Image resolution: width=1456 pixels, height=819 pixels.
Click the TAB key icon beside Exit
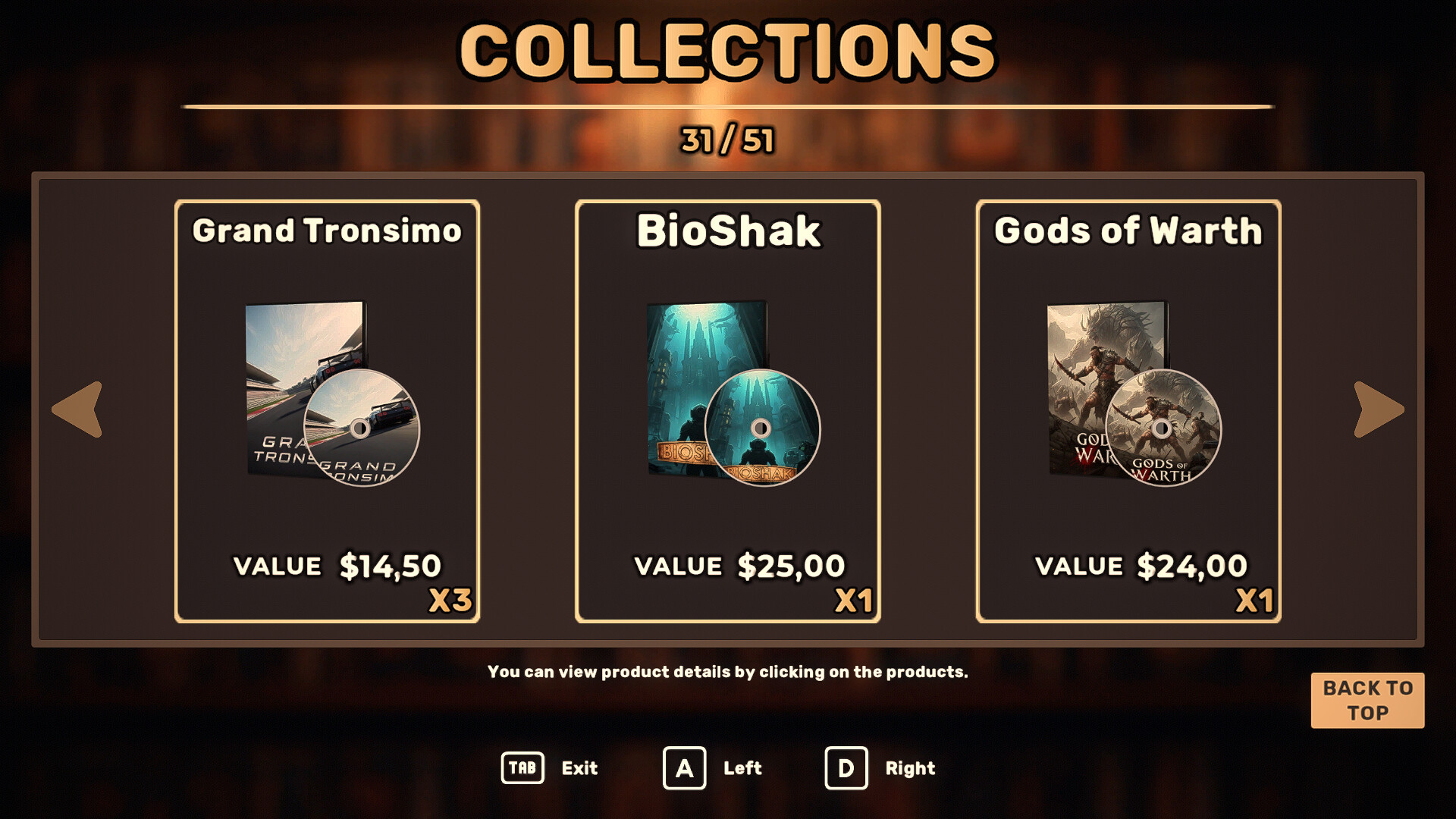(x=524, y=768)
